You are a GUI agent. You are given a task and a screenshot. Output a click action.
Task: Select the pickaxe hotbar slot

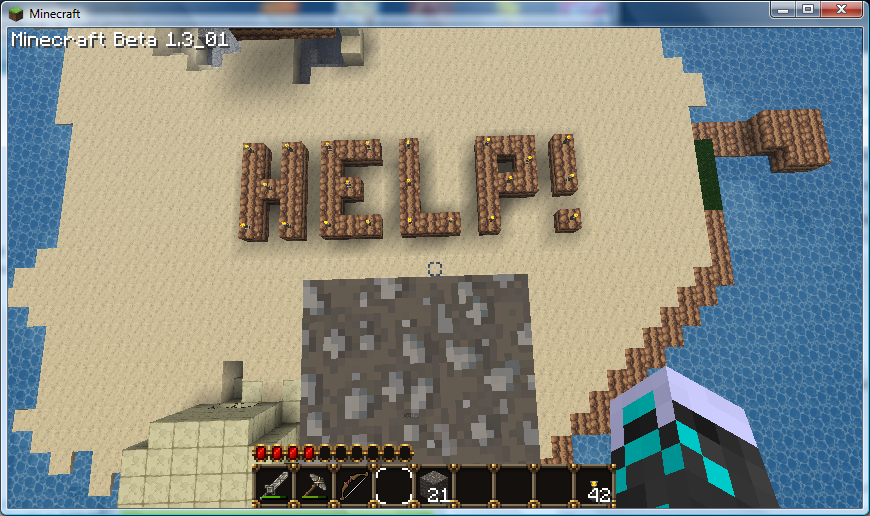314,485
